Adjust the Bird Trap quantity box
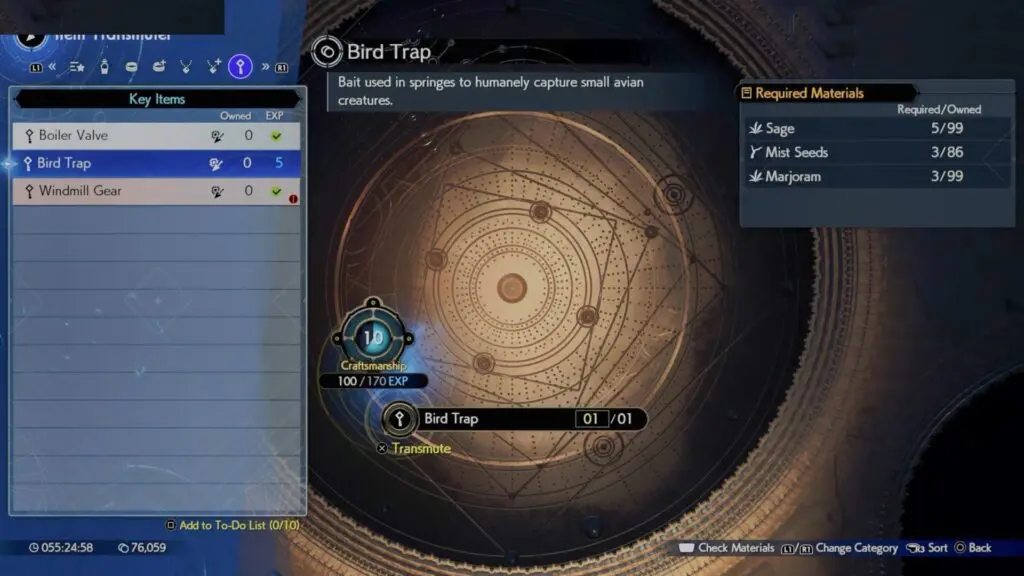The height and width of the screenshot is (576, 1024). 591,419
